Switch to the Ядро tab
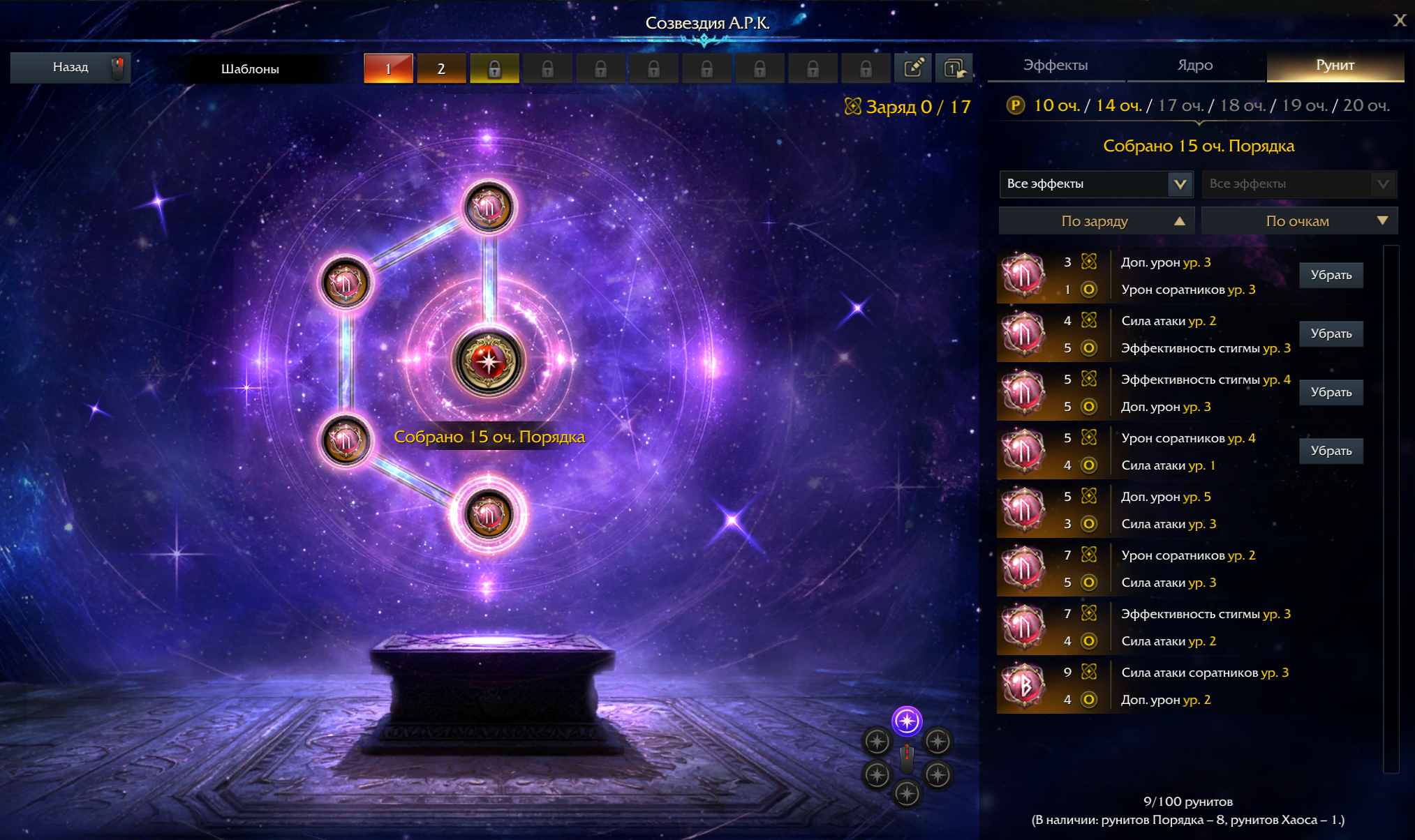The width and height of the screenshot is (1415, 840). pos(1195,66)
